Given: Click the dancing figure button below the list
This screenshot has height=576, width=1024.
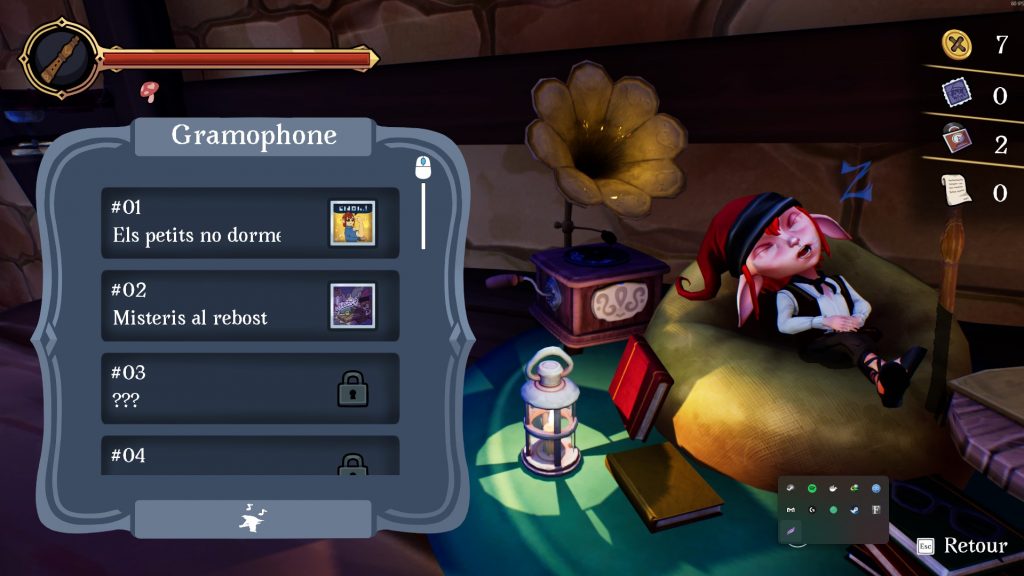Looking at the screenshot, I should [252, 518].
